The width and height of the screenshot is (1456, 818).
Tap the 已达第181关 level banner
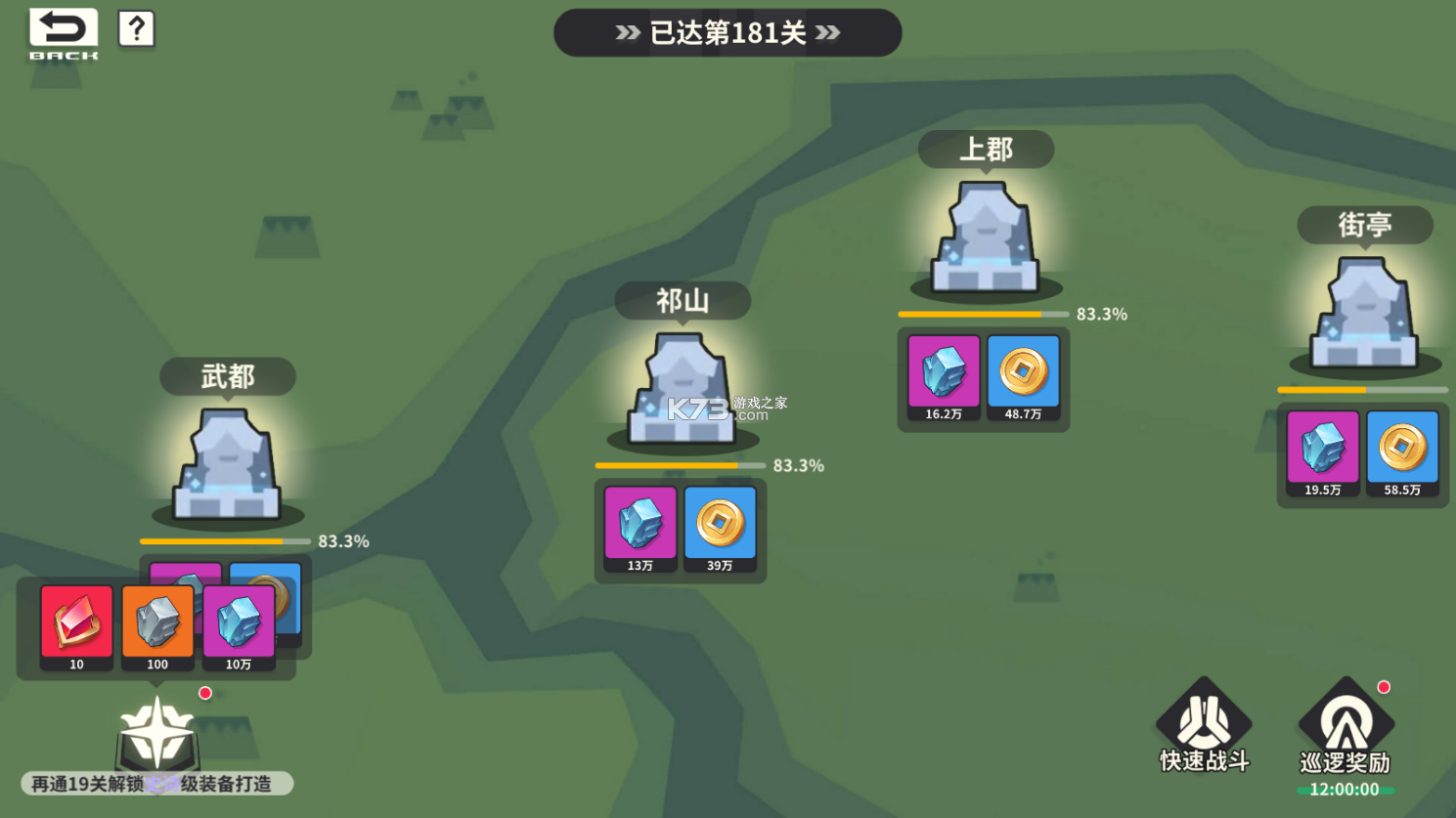point(728,32)
